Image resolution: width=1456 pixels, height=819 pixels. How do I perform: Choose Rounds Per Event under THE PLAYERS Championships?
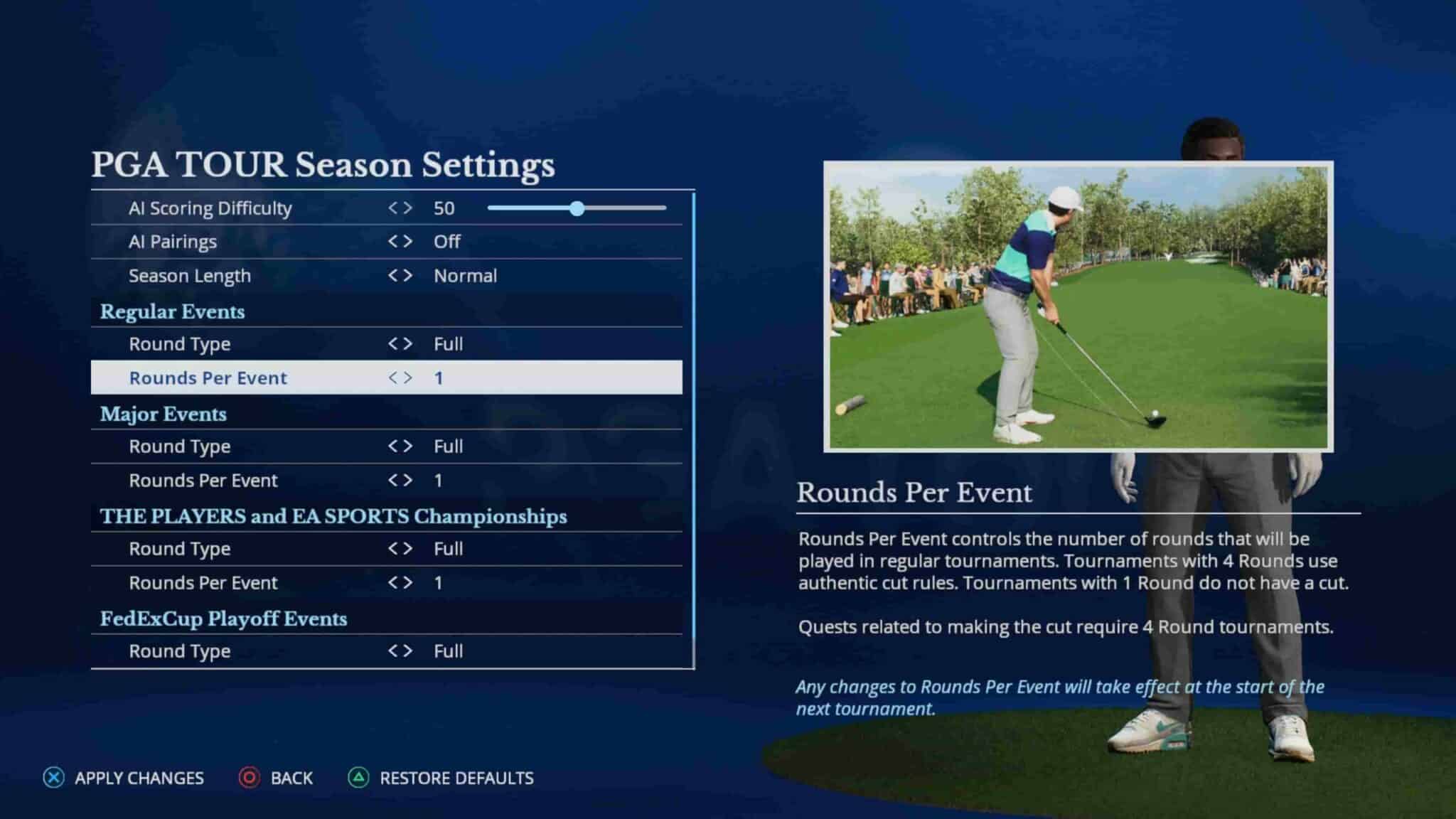203,583
